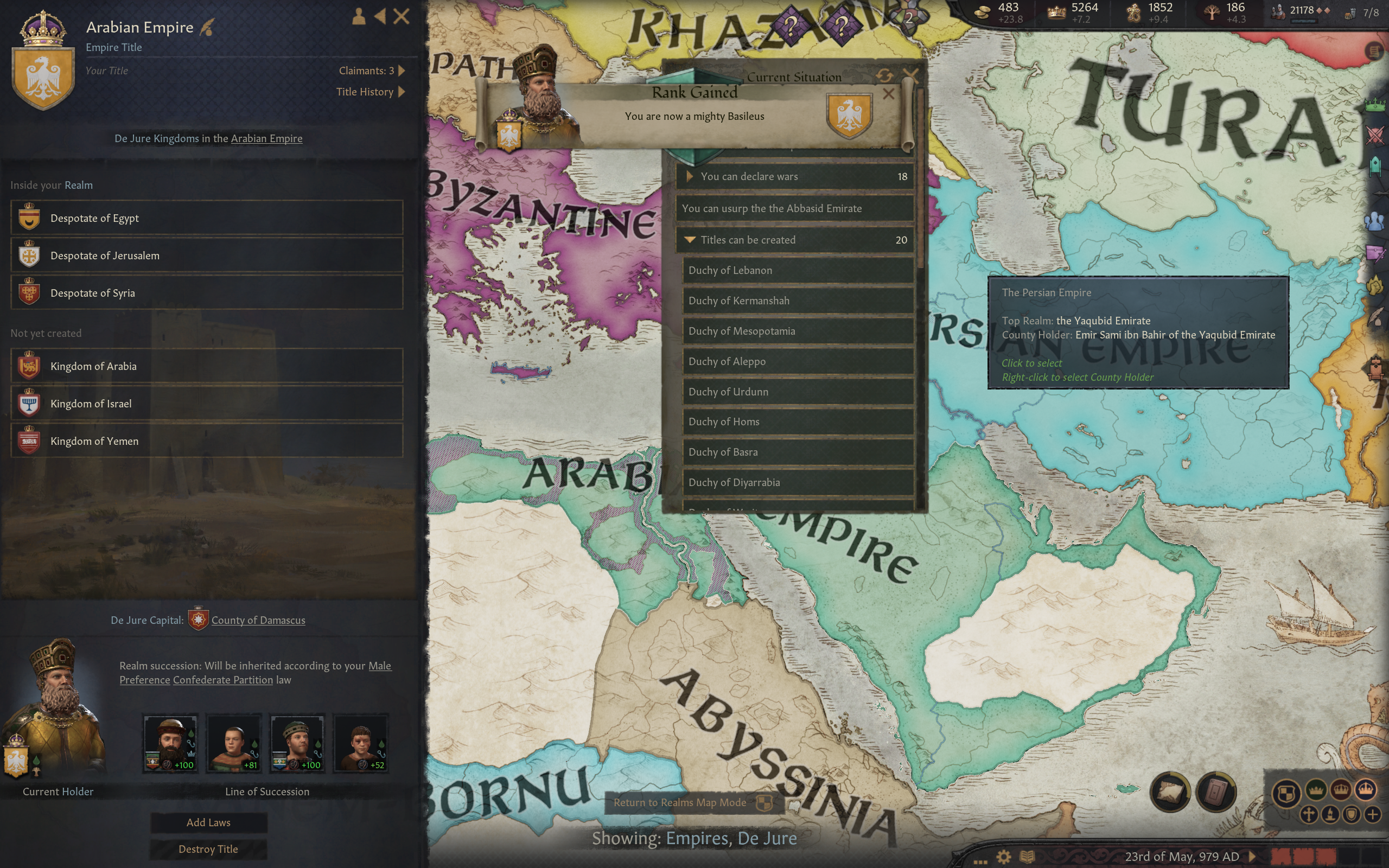Screen dimensions: 1389x868
Task: Expand the Claimants list
Action: [371, 71]
